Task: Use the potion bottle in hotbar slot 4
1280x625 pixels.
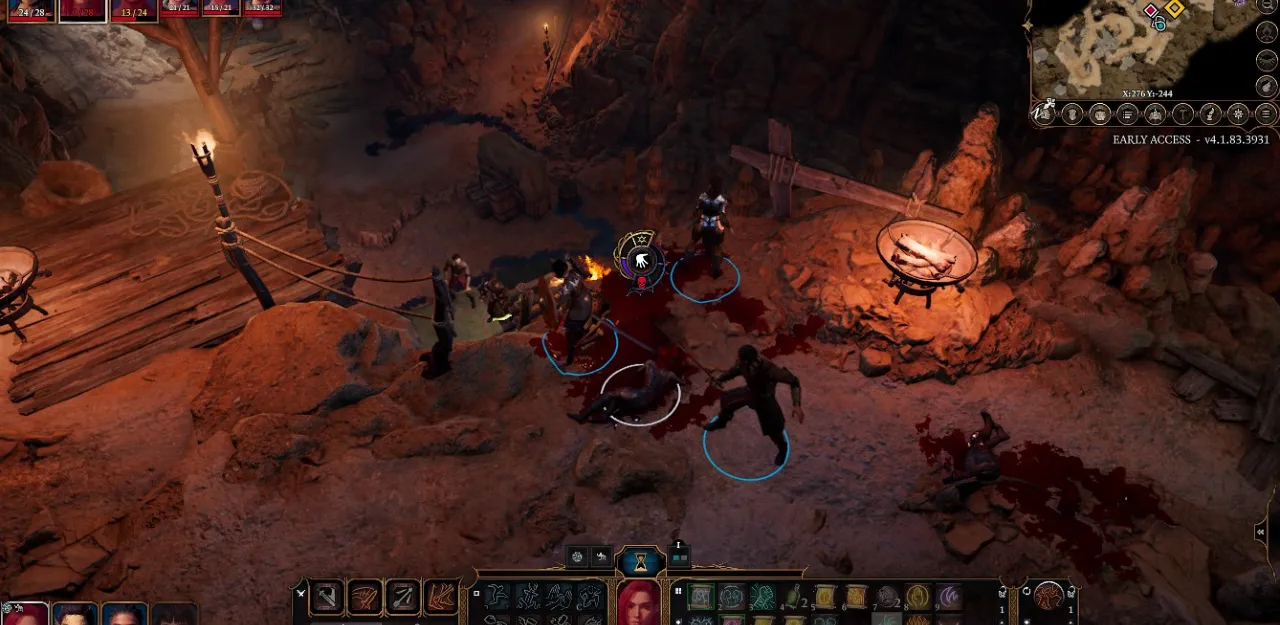Action: point(793,597)
